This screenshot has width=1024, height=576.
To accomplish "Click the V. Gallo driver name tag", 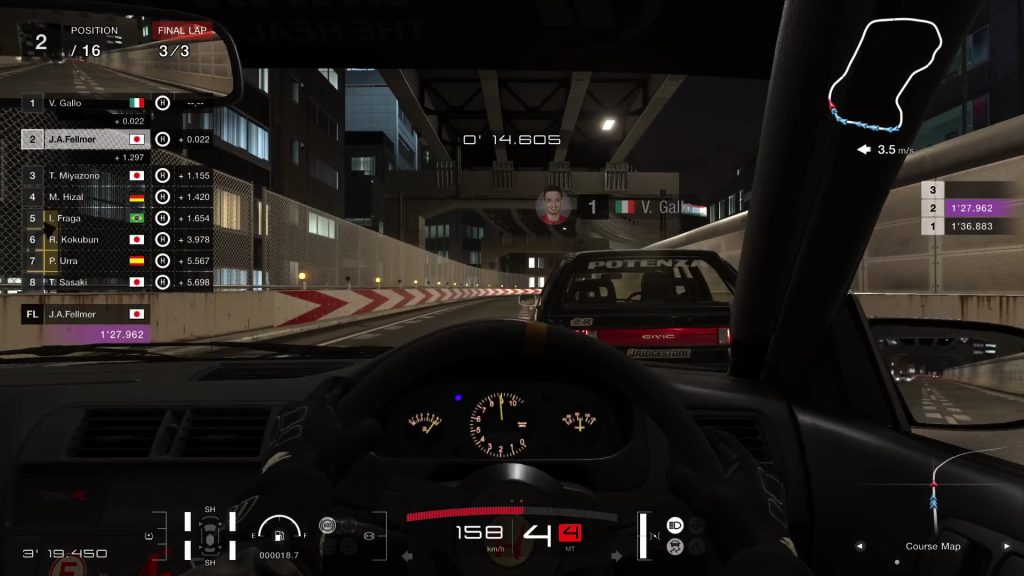I will 642,208.
